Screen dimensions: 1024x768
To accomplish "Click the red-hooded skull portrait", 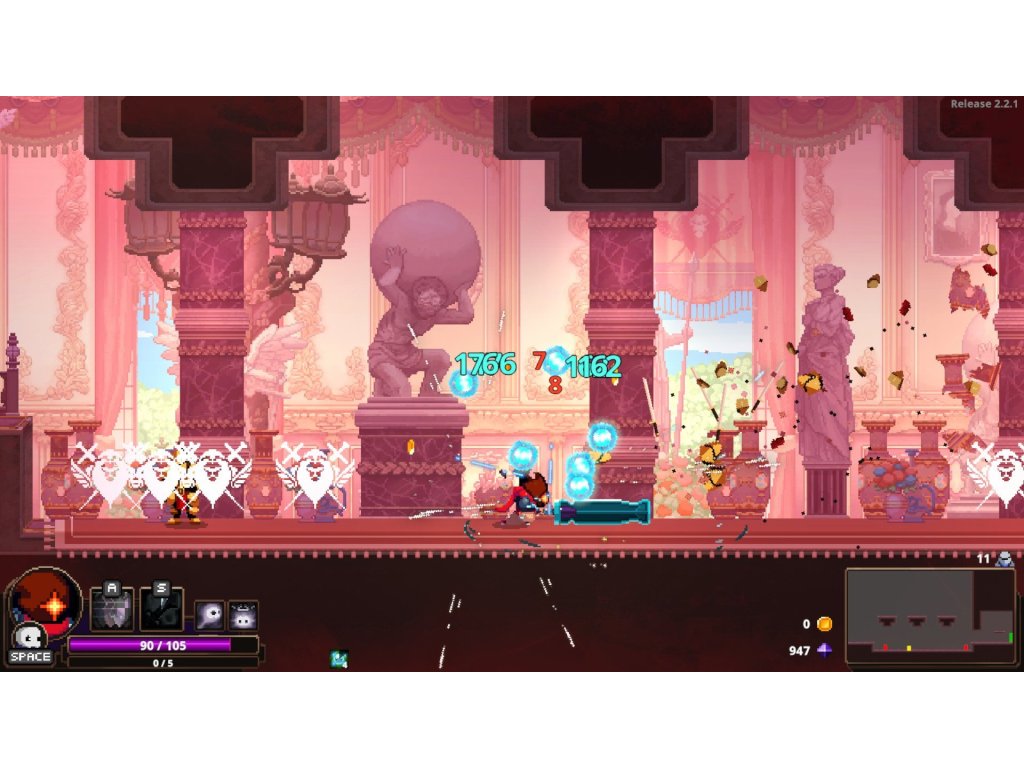I will coord(45,598).
